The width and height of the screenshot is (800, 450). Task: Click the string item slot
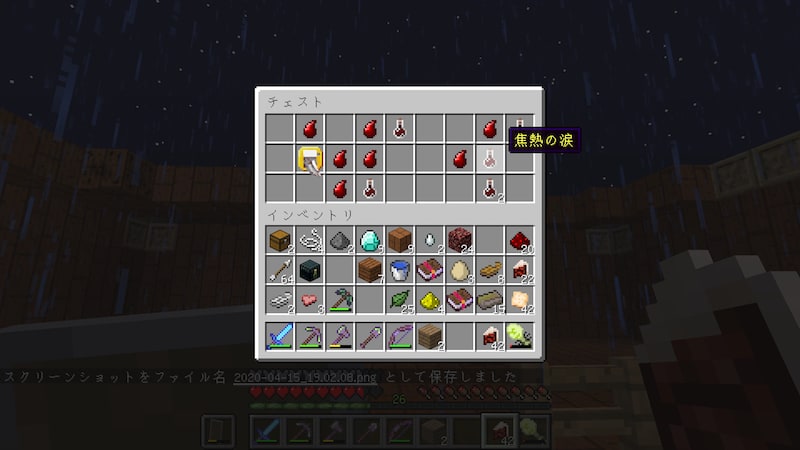pos(310,240)
